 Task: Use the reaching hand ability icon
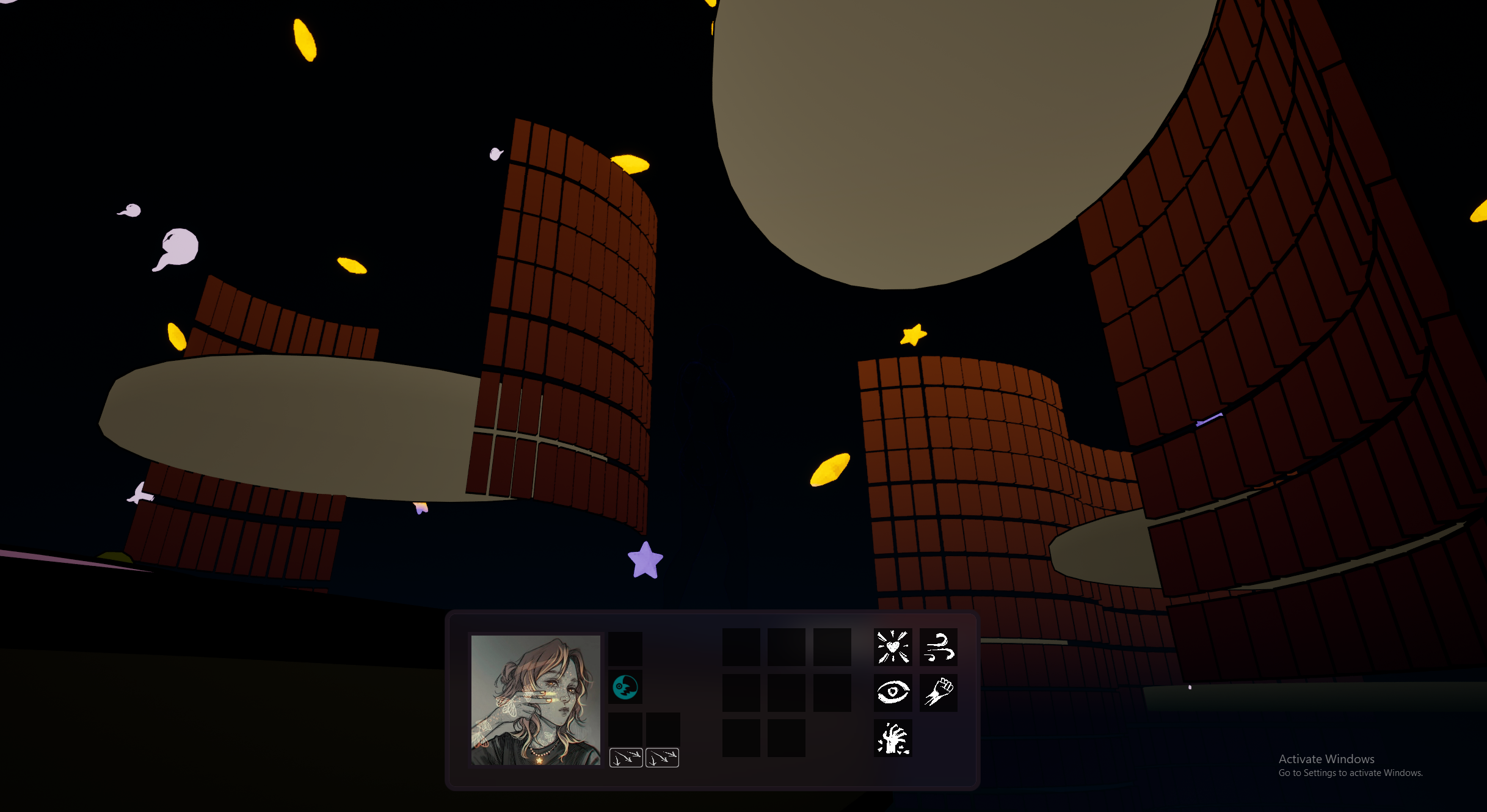pyautogui.click(x=893, y=738)
